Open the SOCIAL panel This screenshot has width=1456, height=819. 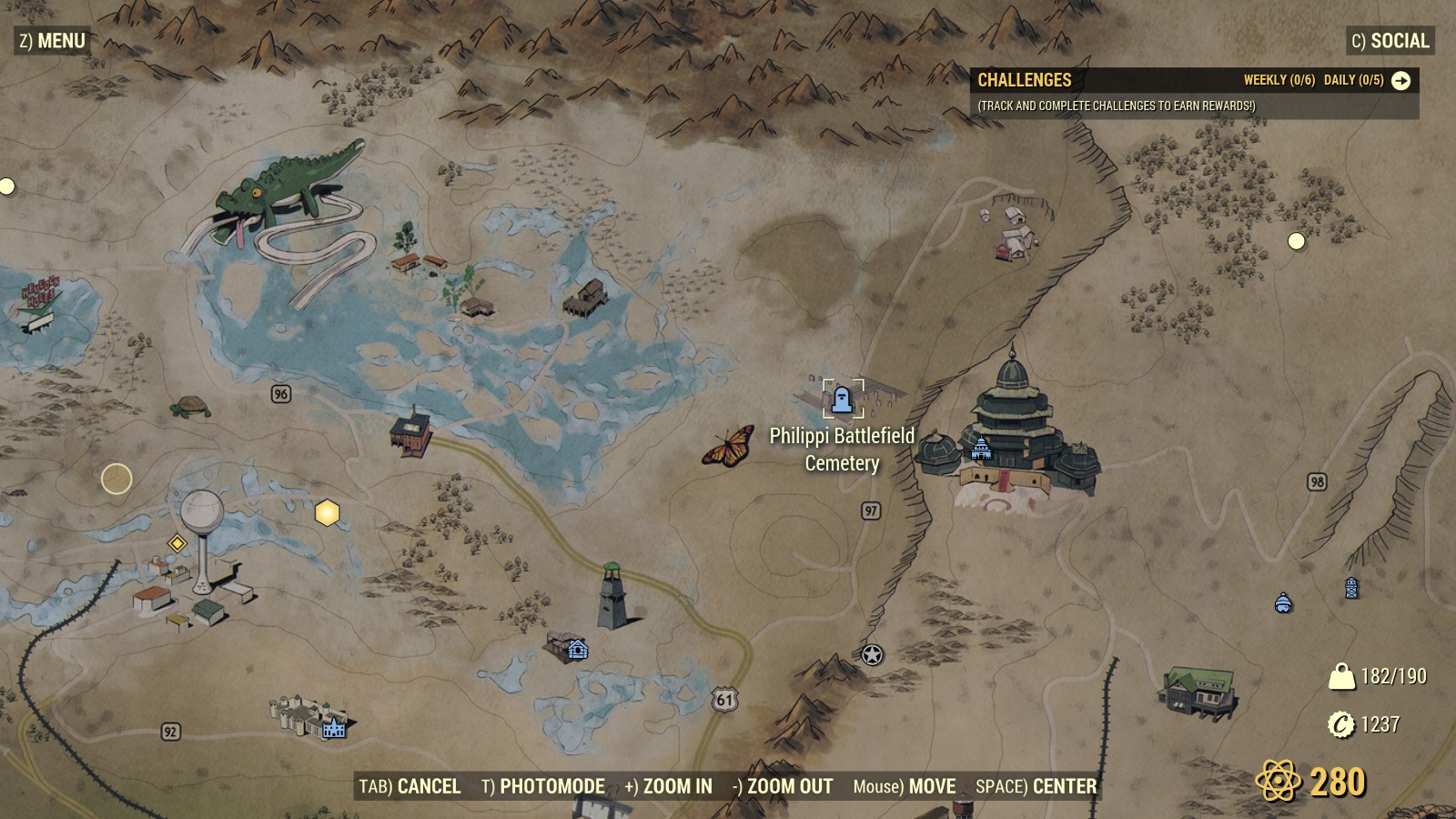pyautogui.click(x=1392, y=40)
